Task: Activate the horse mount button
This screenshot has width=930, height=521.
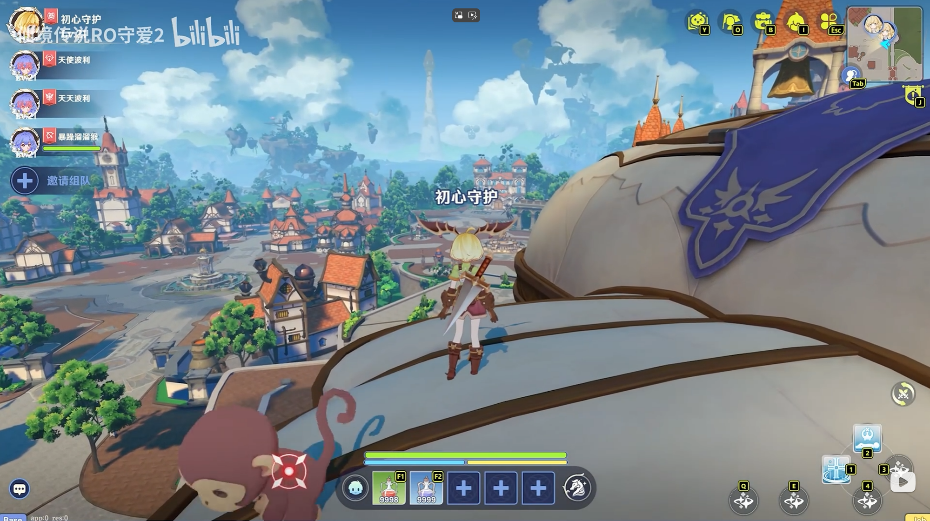Action: pos(575,488)
